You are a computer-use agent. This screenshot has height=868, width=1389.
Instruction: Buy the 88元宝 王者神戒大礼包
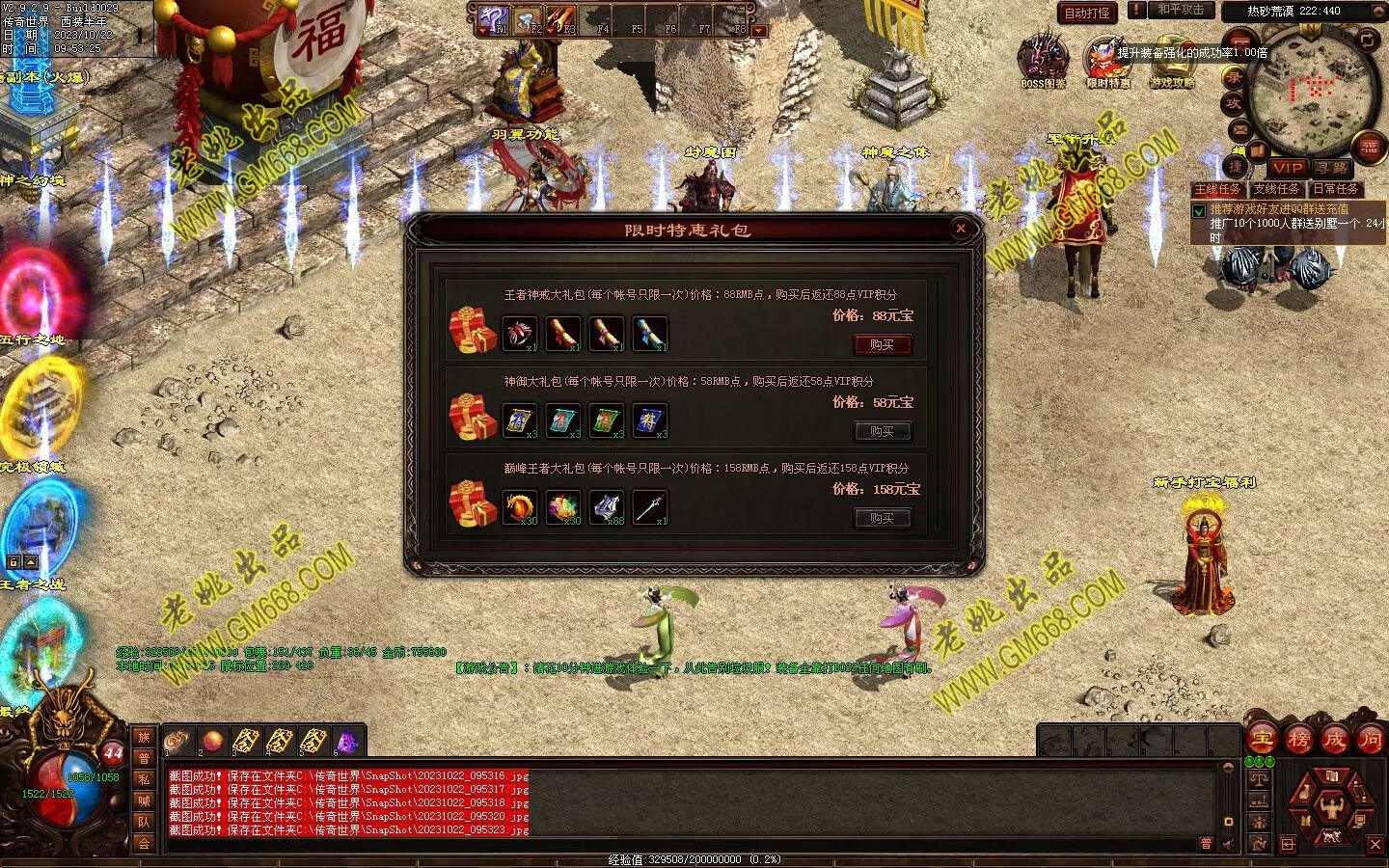click(x=883, y=344)
